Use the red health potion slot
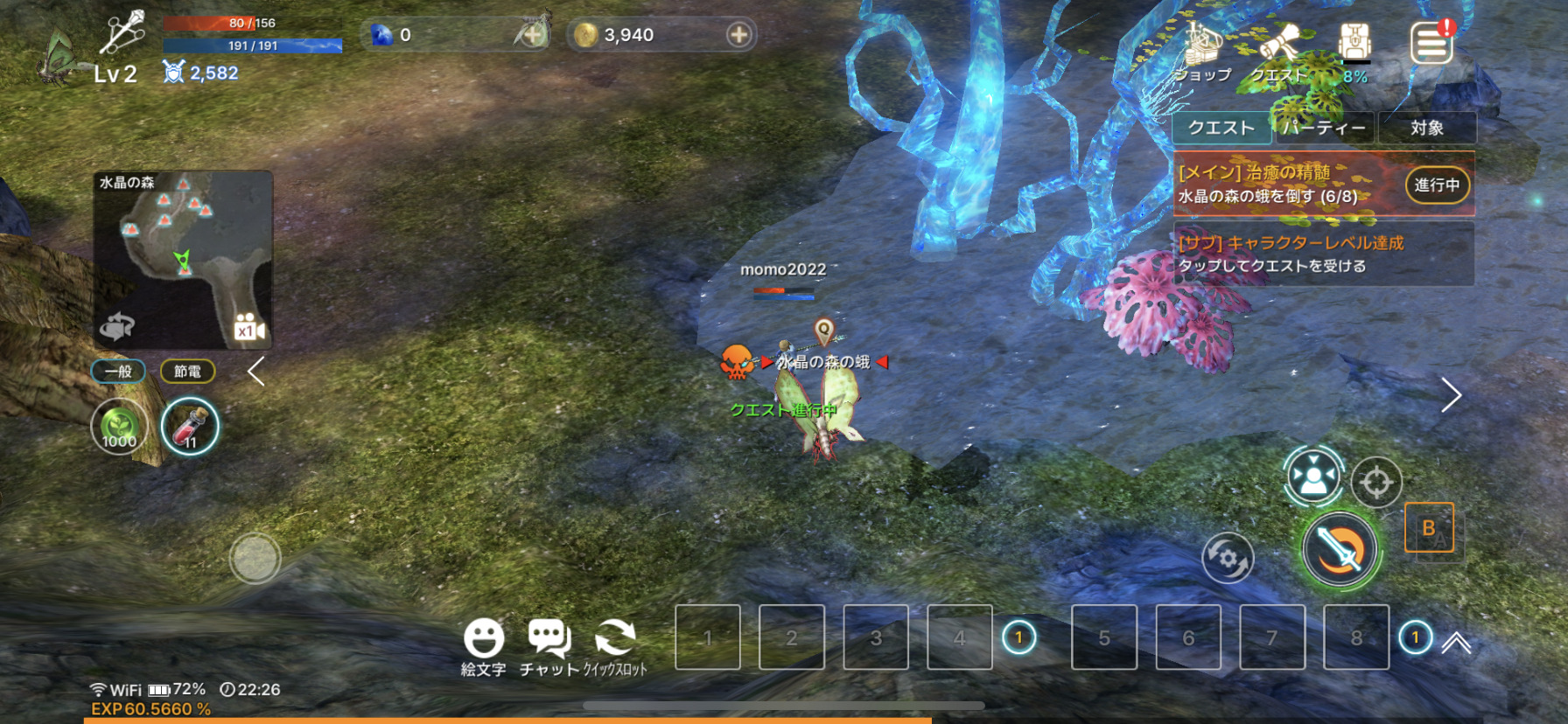Image resolution: width=1568 pixels, height=724 pixels. [190, 427]
